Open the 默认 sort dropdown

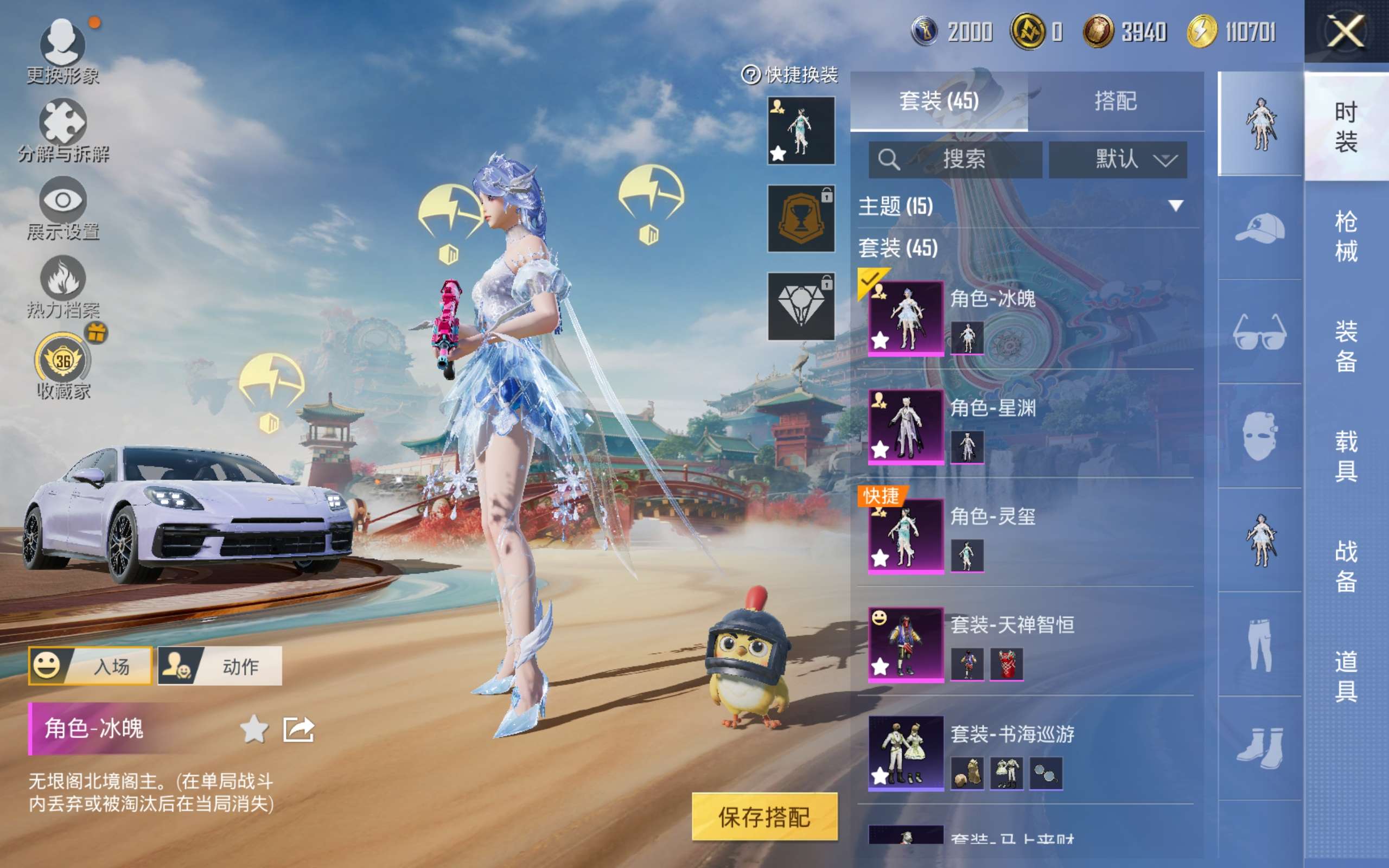tap(1118, 159)
